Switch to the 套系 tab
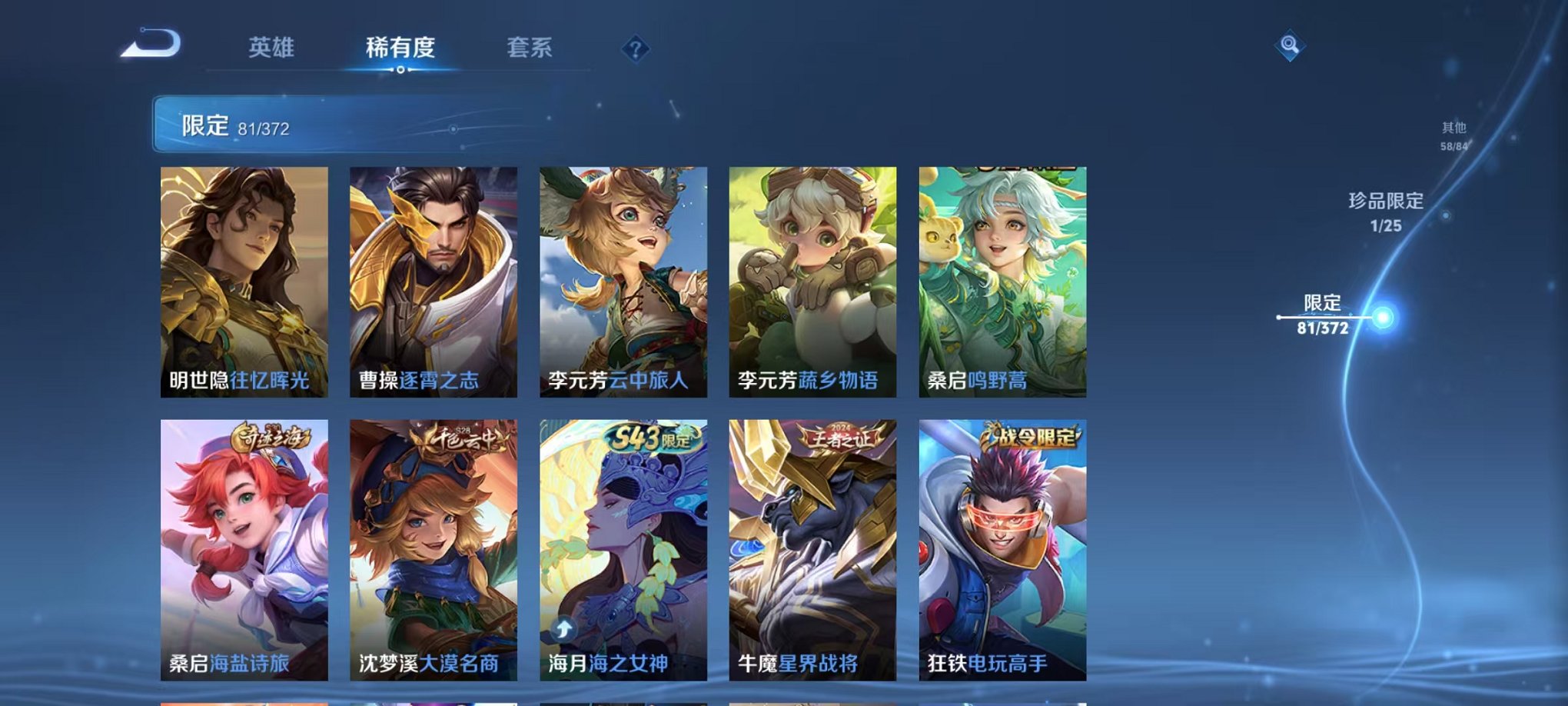 tap(537, 48)
